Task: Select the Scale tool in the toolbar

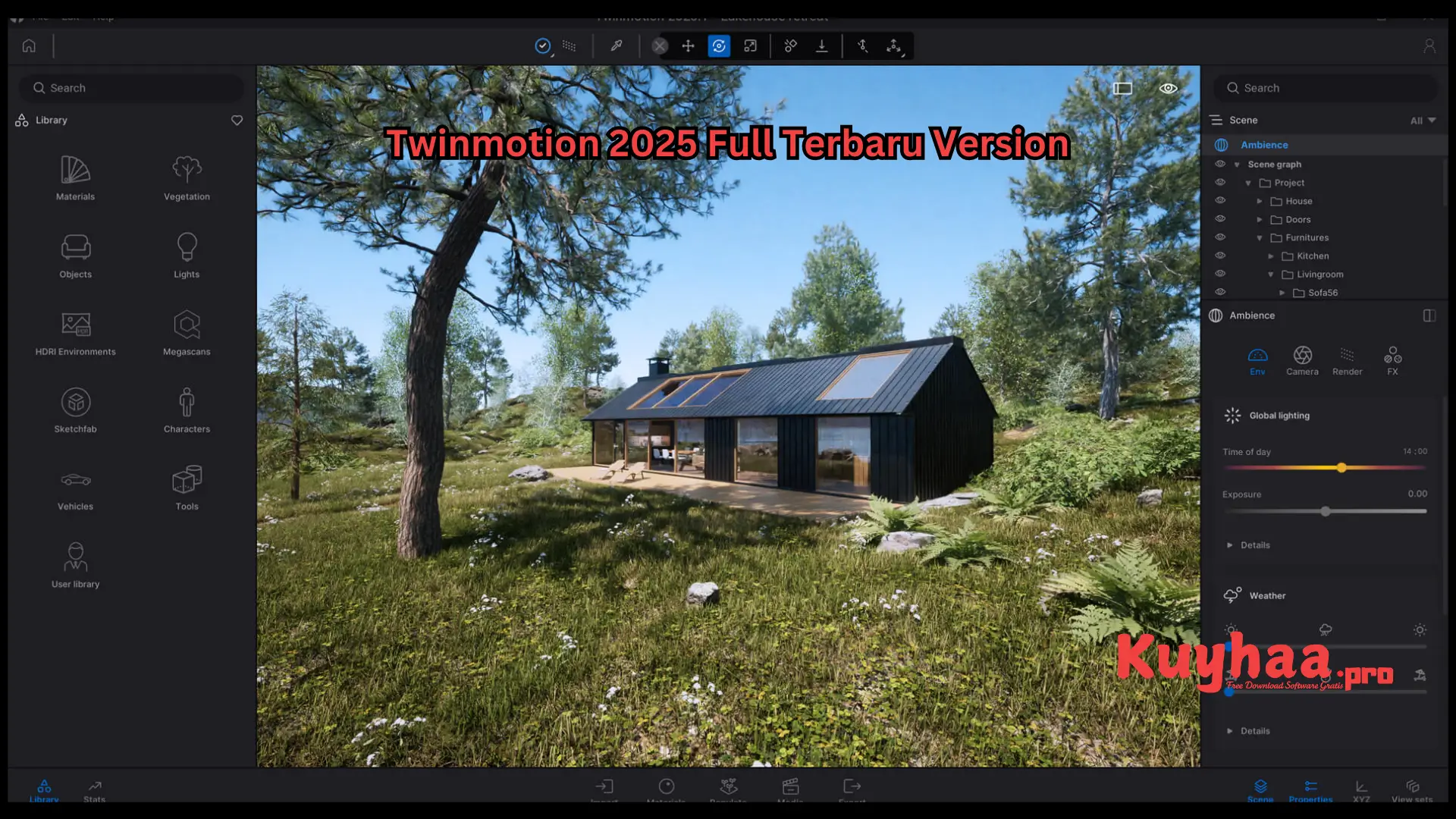Action: (x=750, y=46)
